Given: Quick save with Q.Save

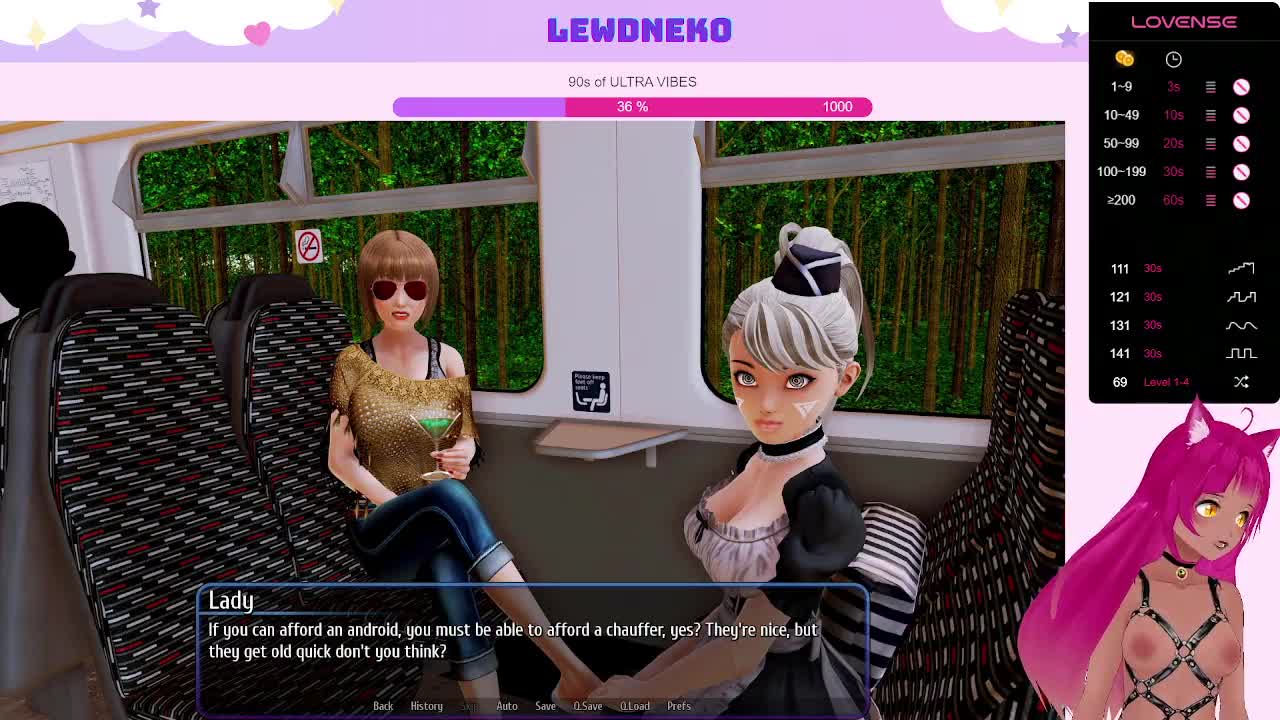Looking at the screenshot, I should point(588,706).
